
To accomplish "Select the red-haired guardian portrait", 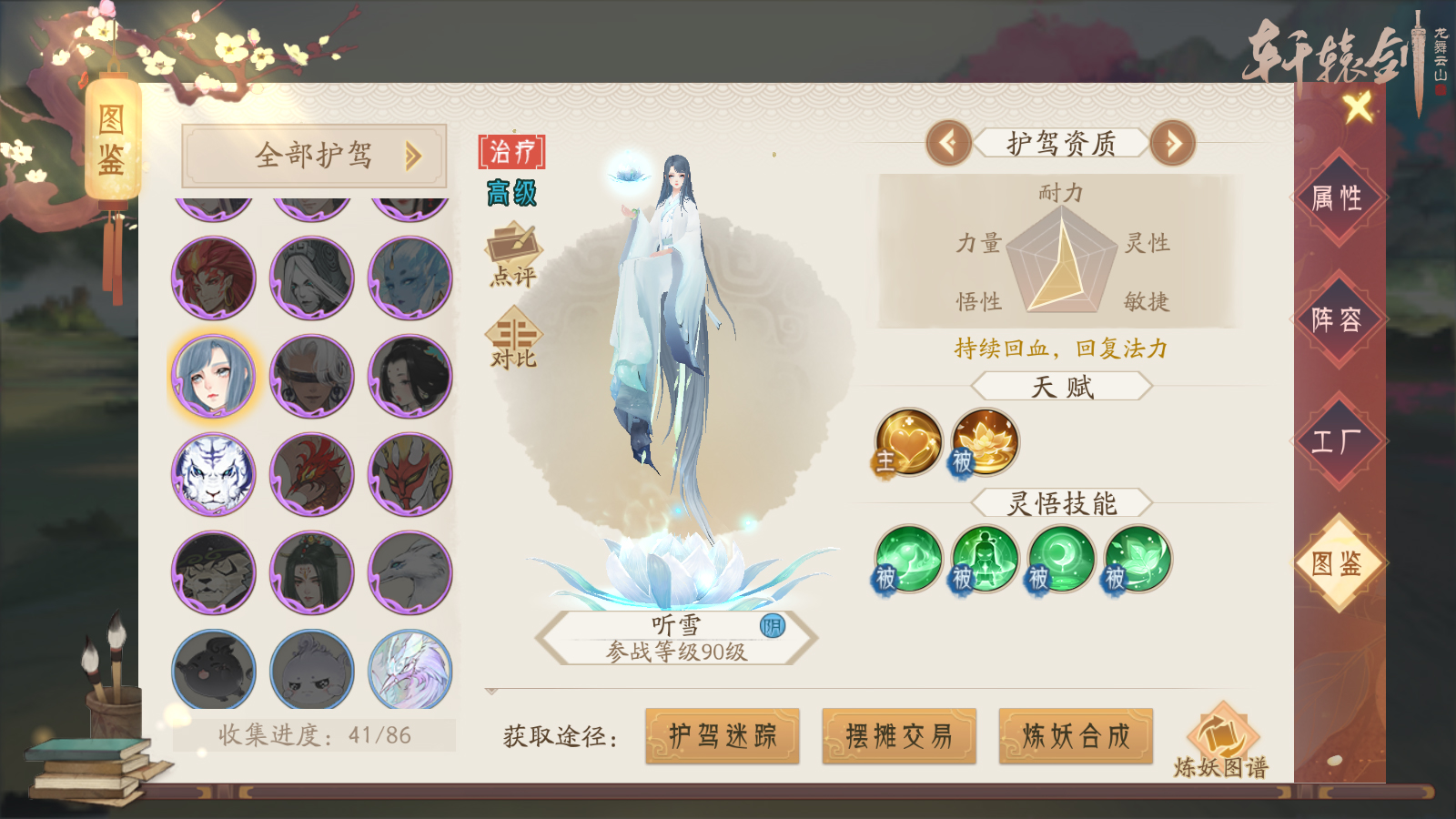I will click(214, 278).
